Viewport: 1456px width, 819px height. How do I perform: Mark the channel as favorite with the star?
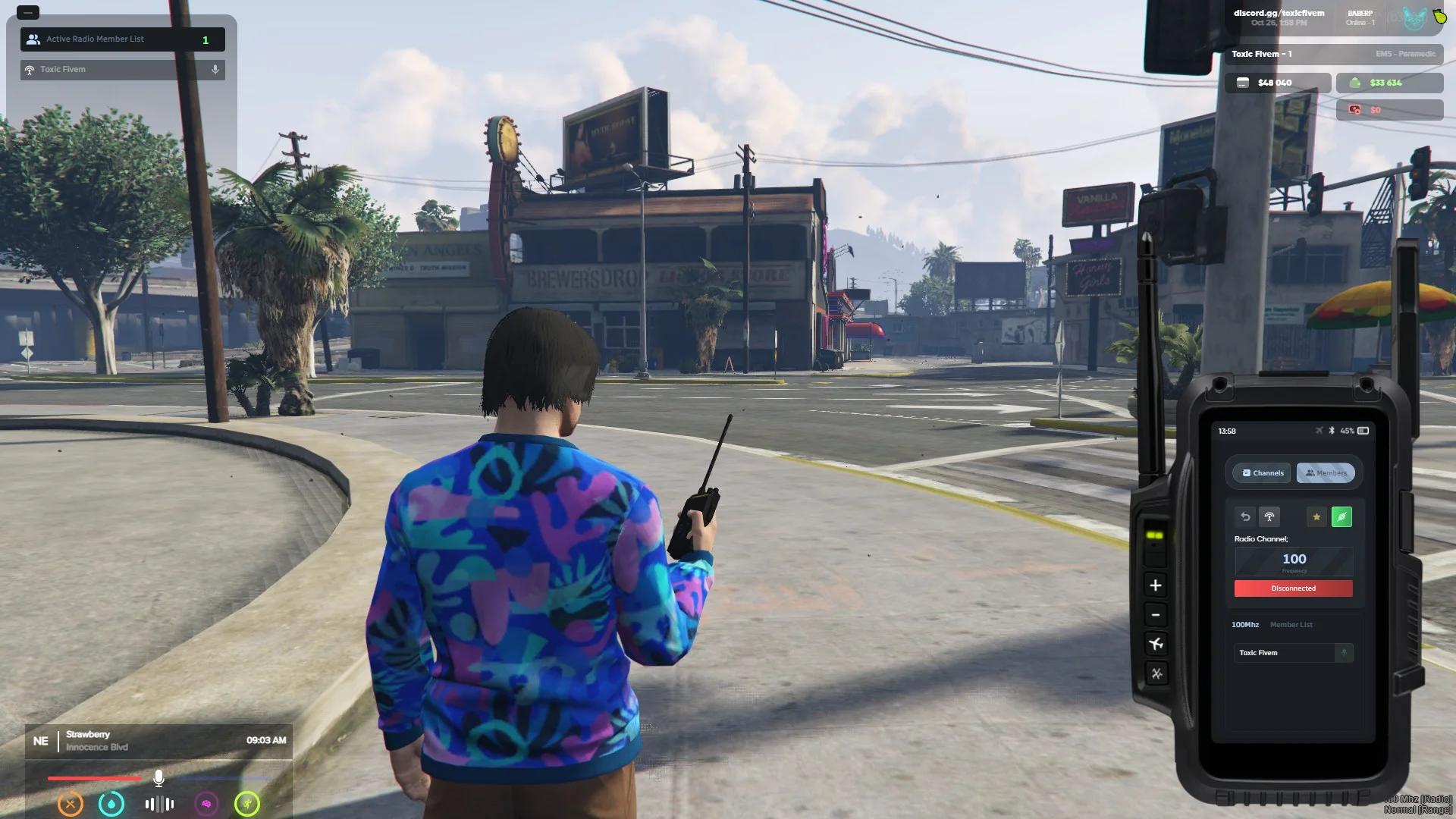pyautogui.click(x=1316, y=517)
